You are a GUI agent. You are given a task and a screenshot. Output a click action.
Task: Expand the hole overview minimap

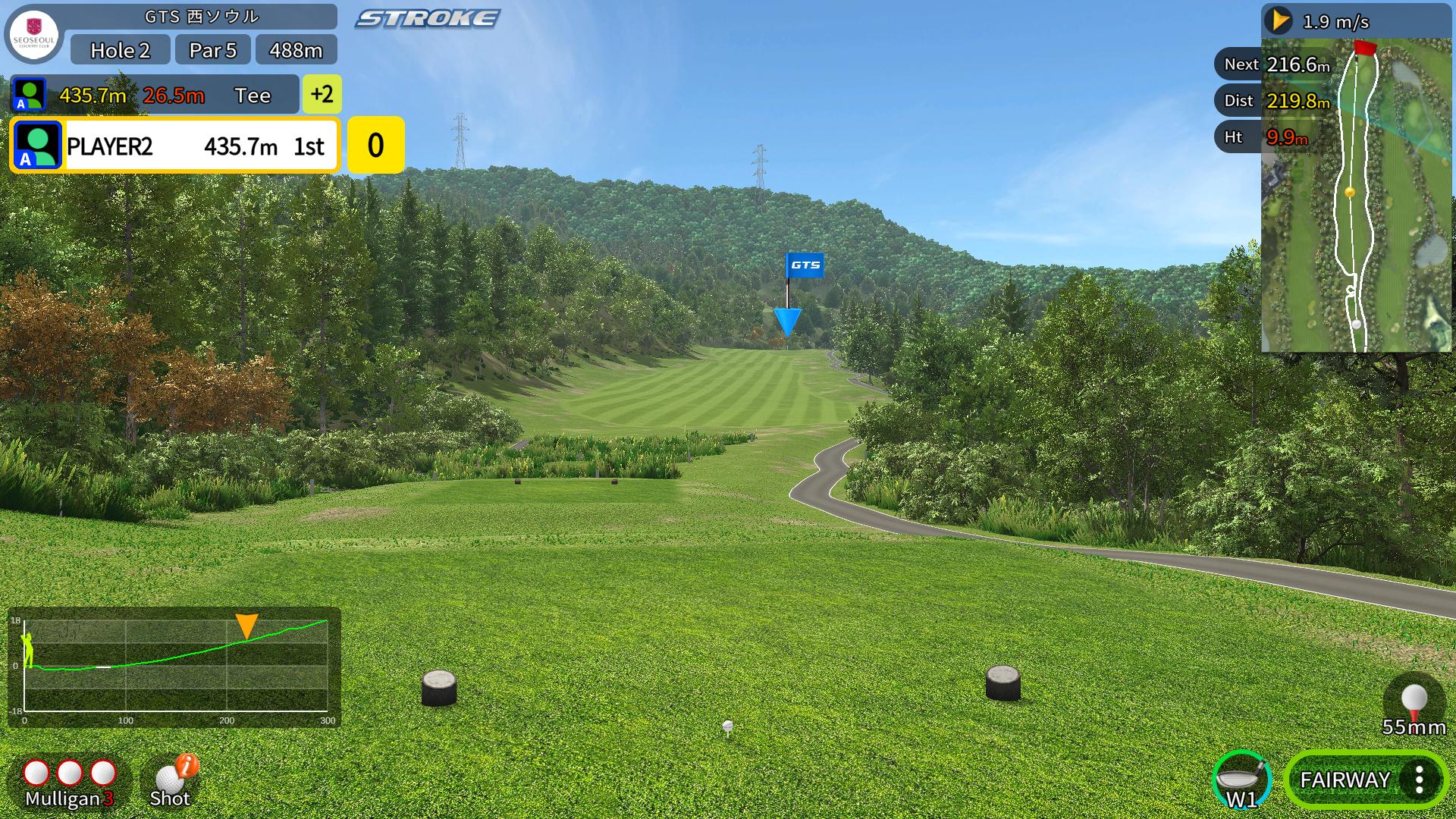pos(1356,195)
